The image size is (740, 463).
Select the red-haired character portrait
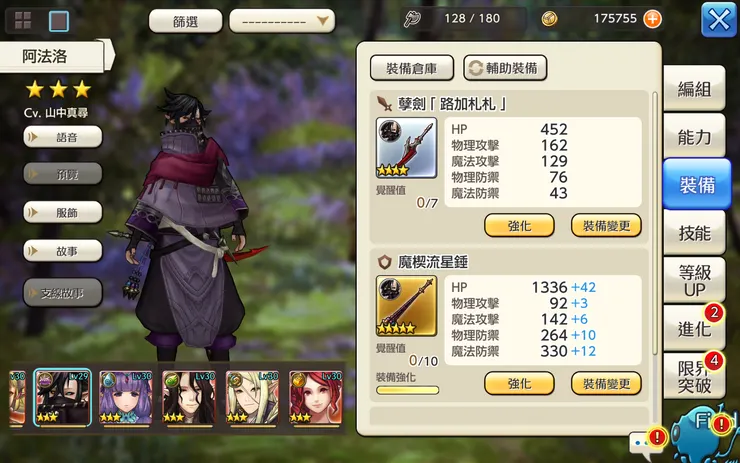[315, 397]
